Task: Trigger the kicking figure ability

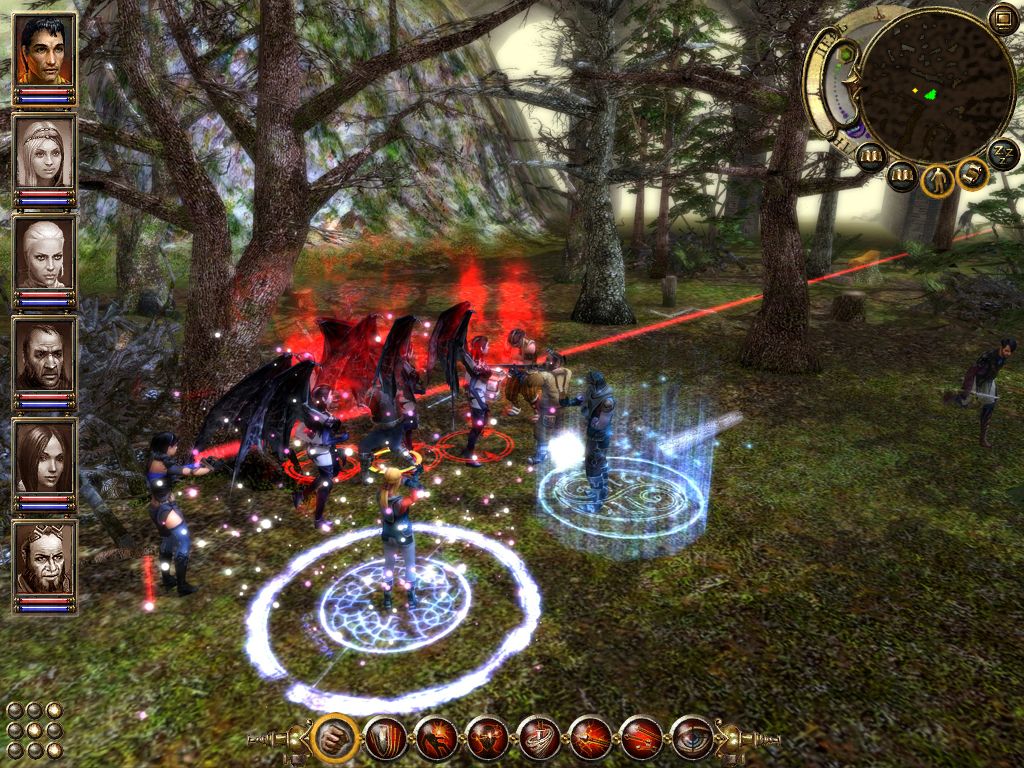Action: [437, 738]
